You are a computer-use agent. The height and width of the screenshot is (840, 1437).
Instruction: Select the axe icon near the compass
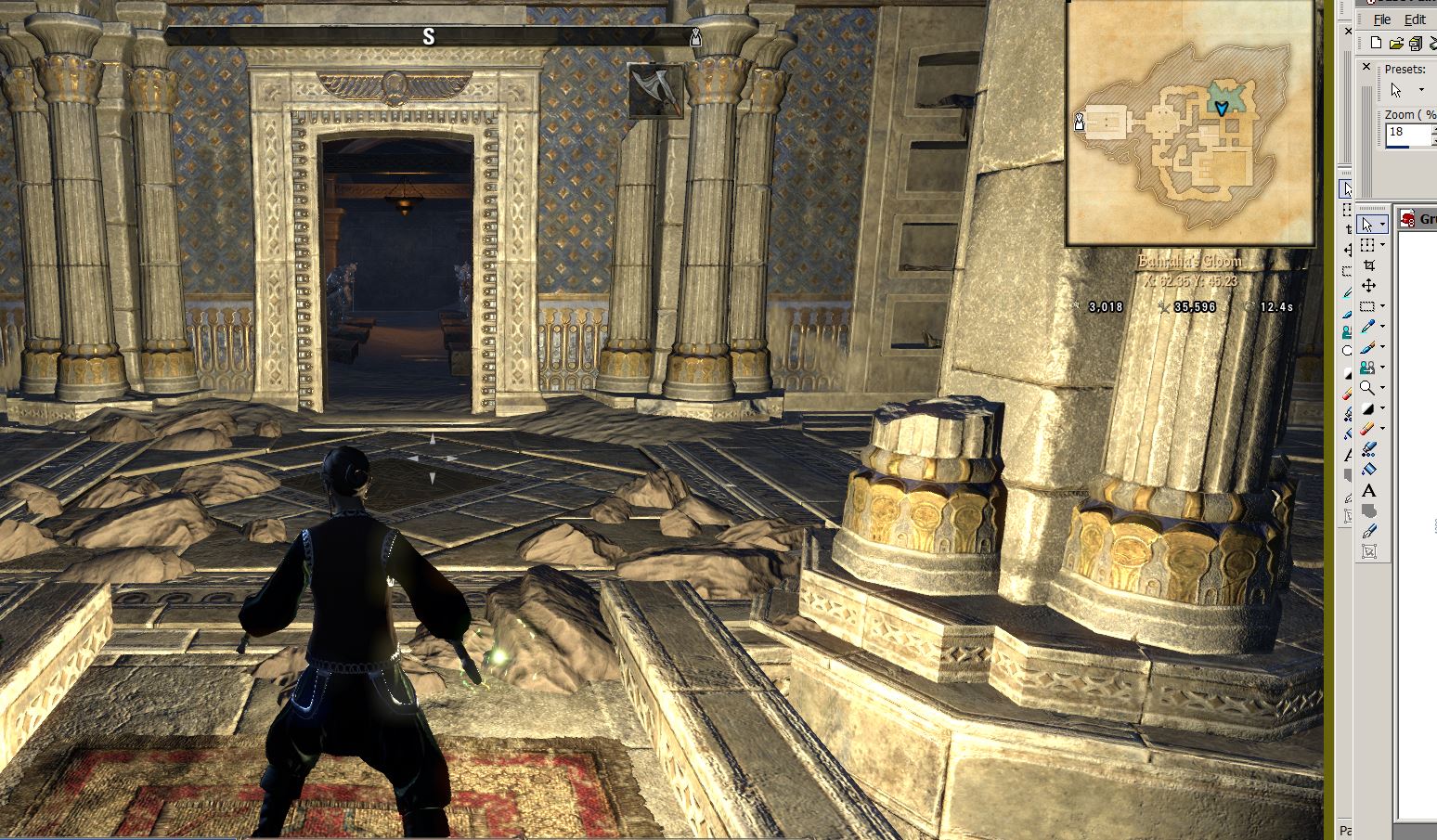coord(655,90)
